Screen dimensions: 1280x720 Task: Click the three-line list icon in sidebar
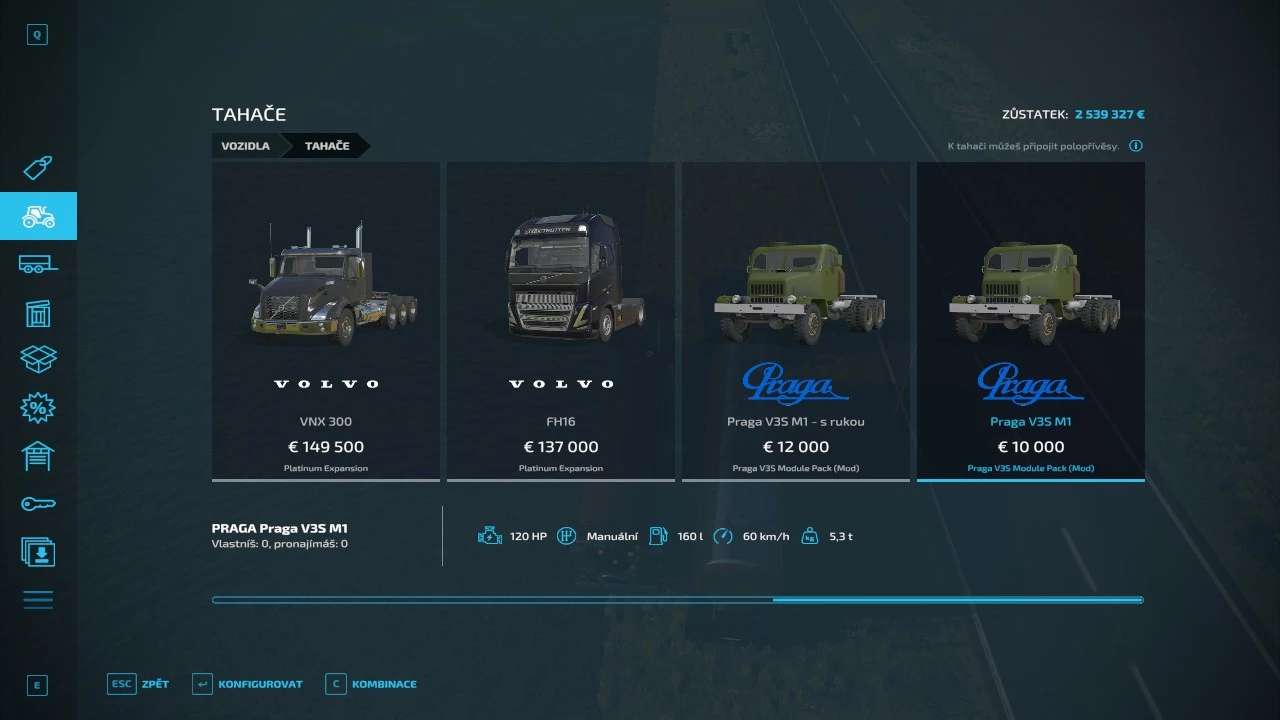38,600
